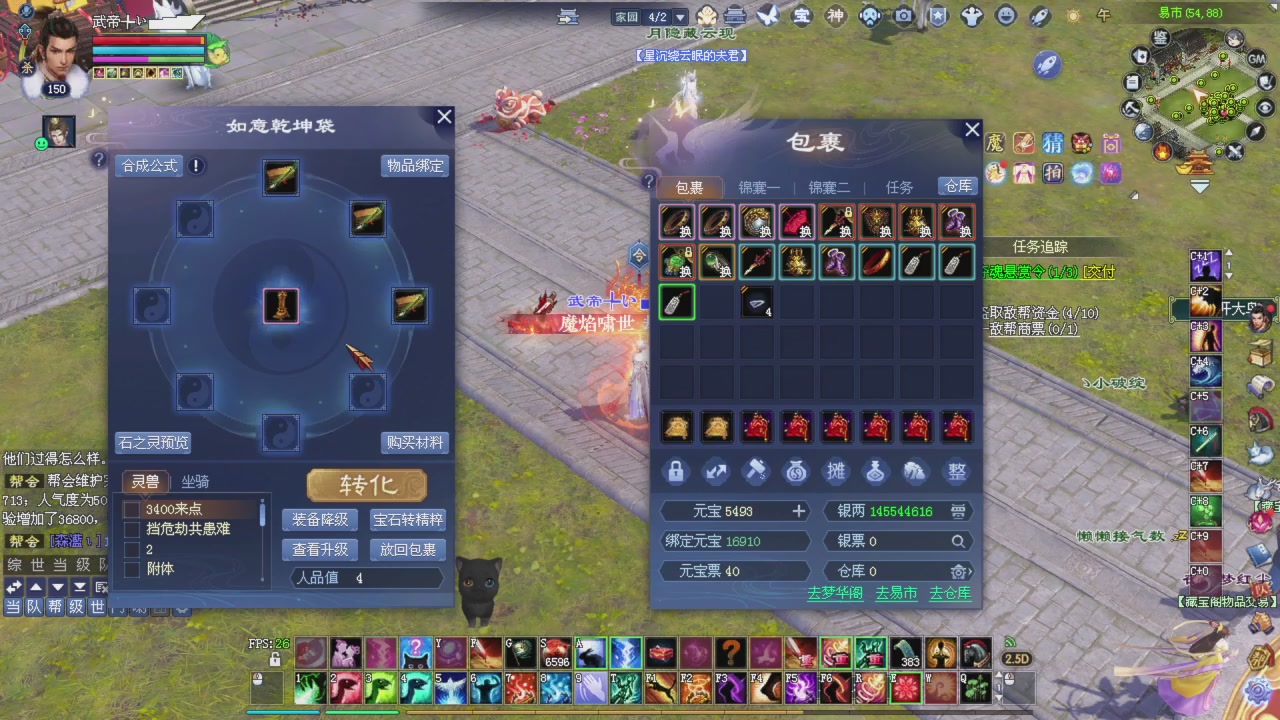Open the money pouch icon in bag toolbar
The image size is (1280, 720).
[x=796, y=472]
